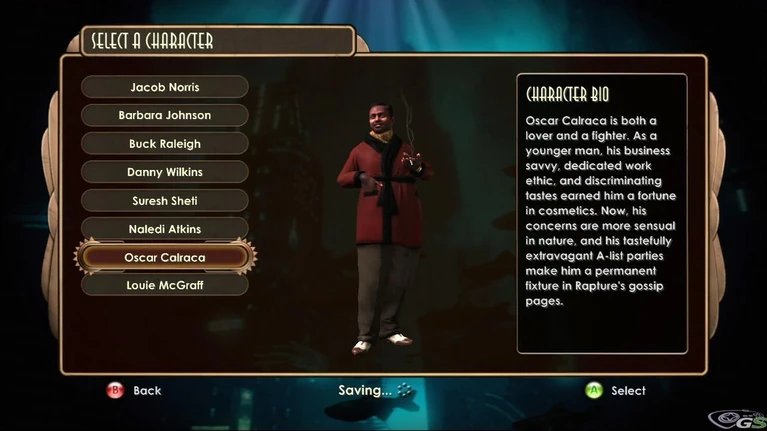Choose Louie McGraff as your character
This screenshot has height=431, width=767.
coord(165,285)
